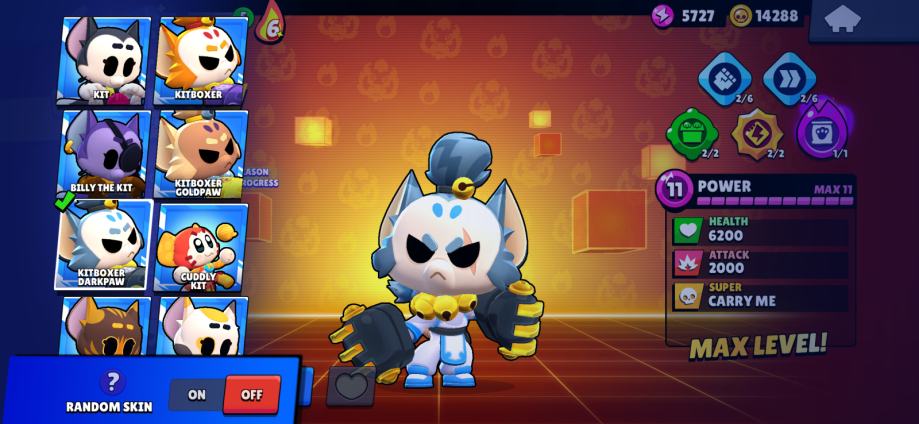View the green gadget icon
The width and height of the screenshot is (919, 424).
point(692,133)
